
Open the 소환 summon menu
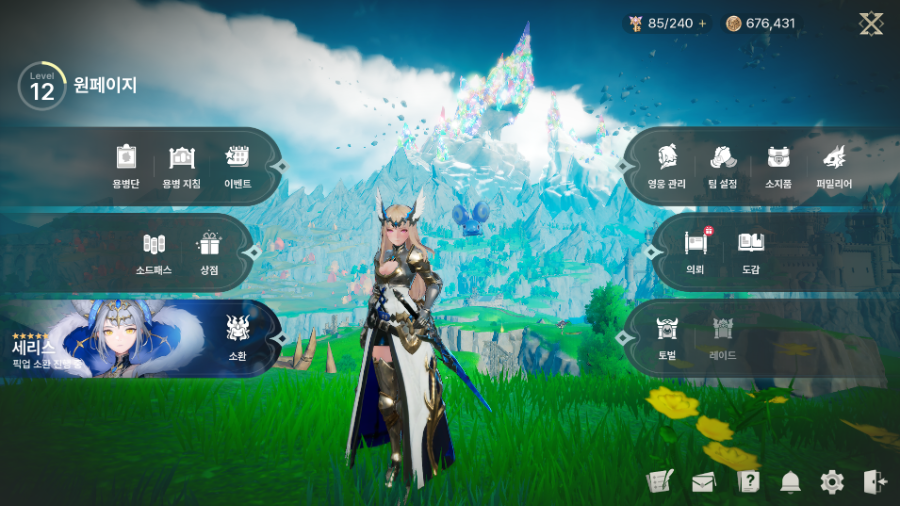[237, 337]
